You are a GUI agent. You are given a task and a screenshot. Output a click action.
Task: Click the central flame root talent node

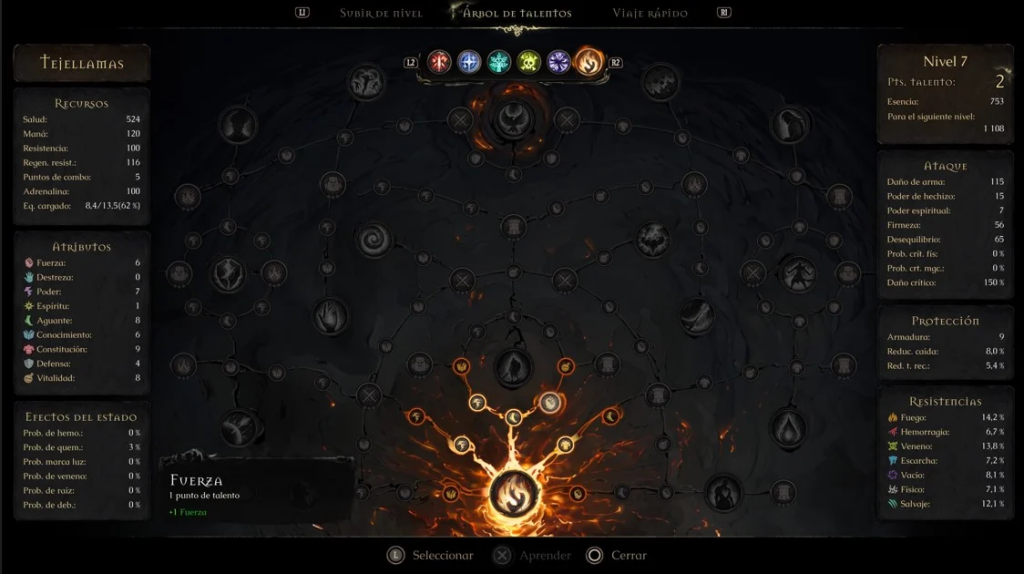(514, 494)
